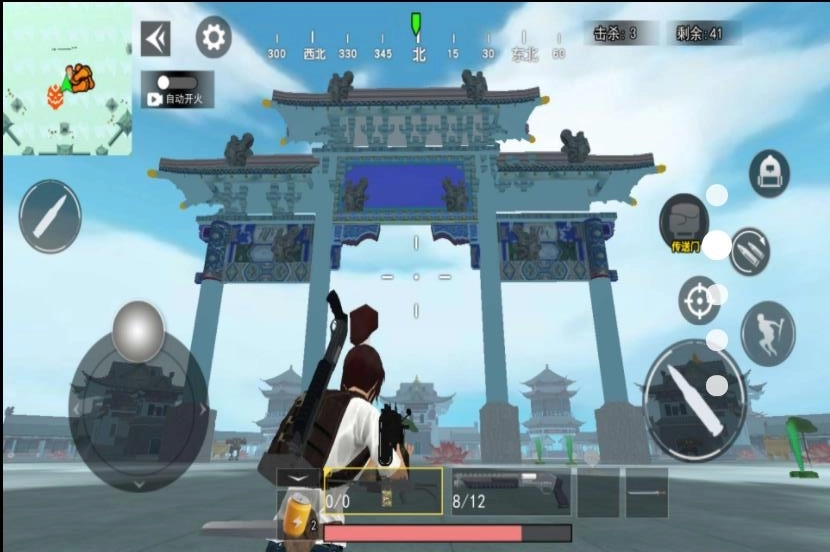Screen dimensions: 830x552
Task: Open the backpack inventory
Action: pyautogui.click(x=769, y=173)
